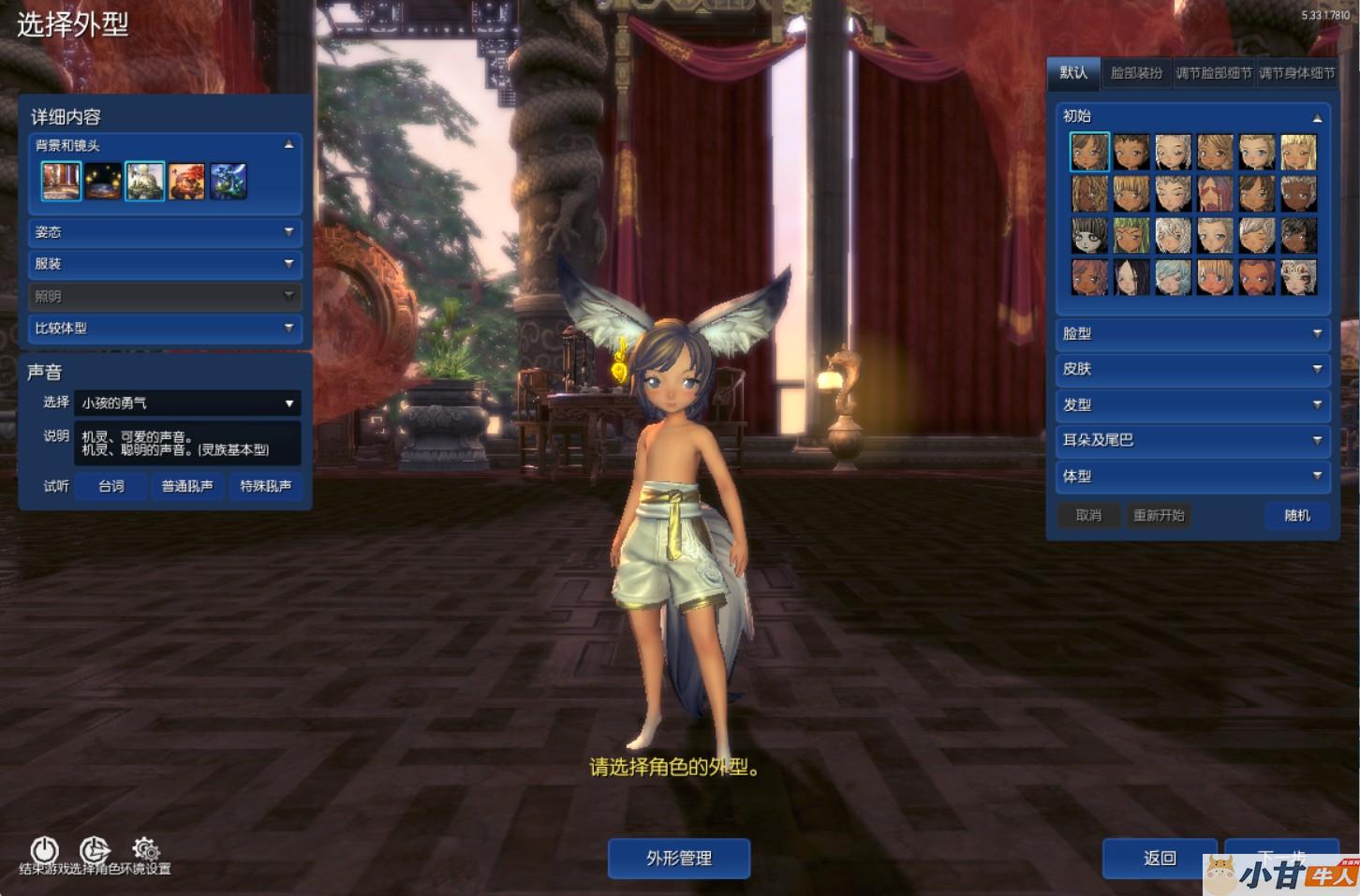Select the 调节身体细节 tab
The image size is (1360, 896).
(x=1296, y=73)
